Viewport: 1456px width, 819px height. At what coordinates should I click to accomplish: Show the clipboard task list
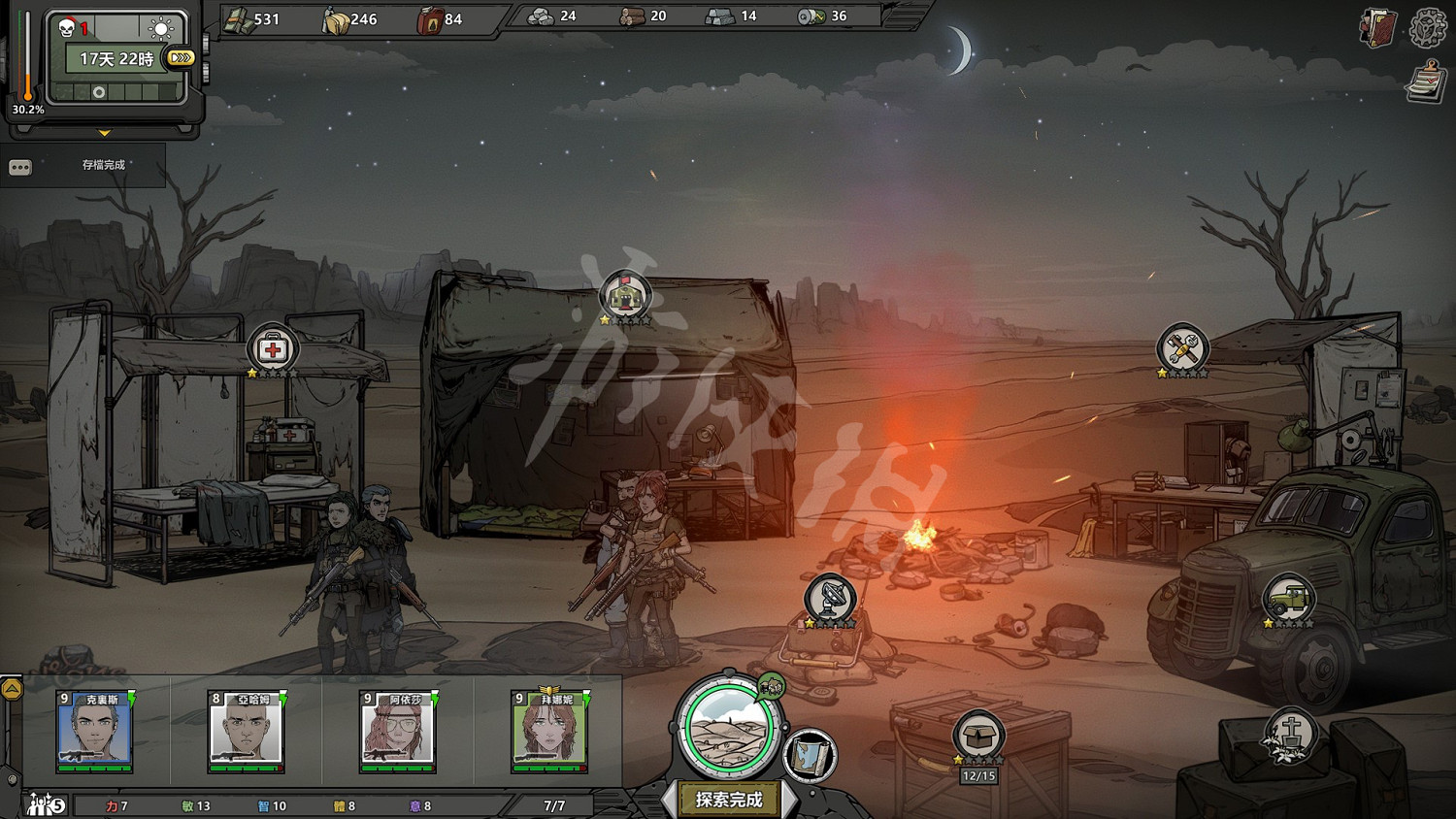(x=1426, y=82)
